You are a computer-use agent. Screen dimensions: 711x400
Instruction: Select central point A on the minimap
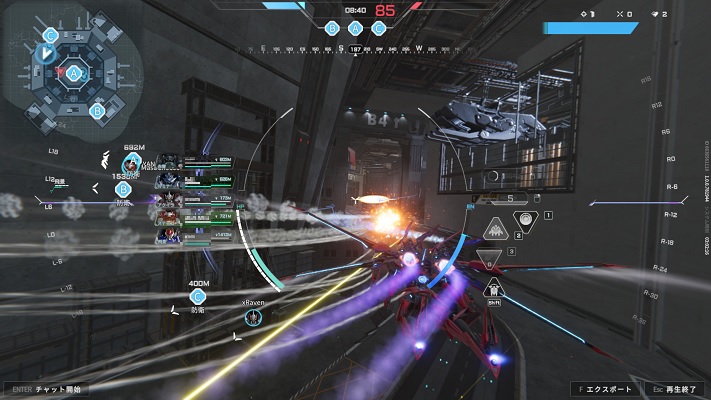[x=74, y=72]
